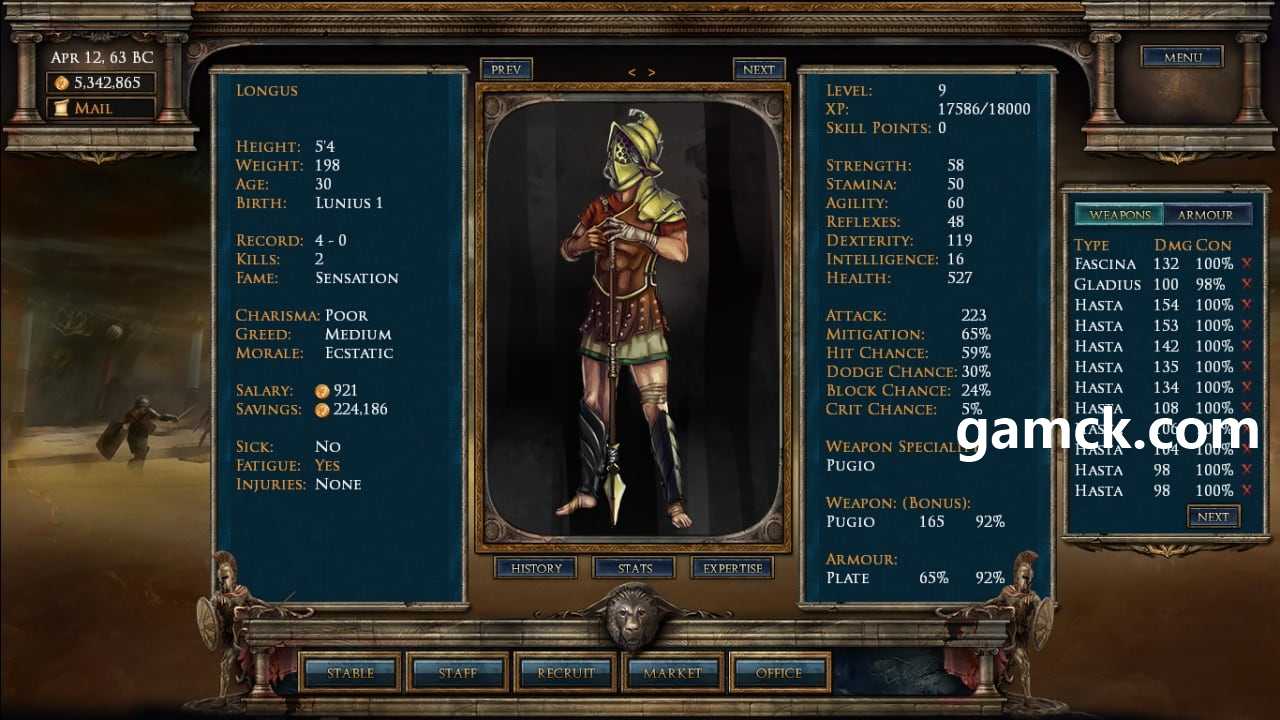The height and width of the screenshot is (720, 1280).
Task: Open the Menu button
Action: click(x=1182, y=57)
